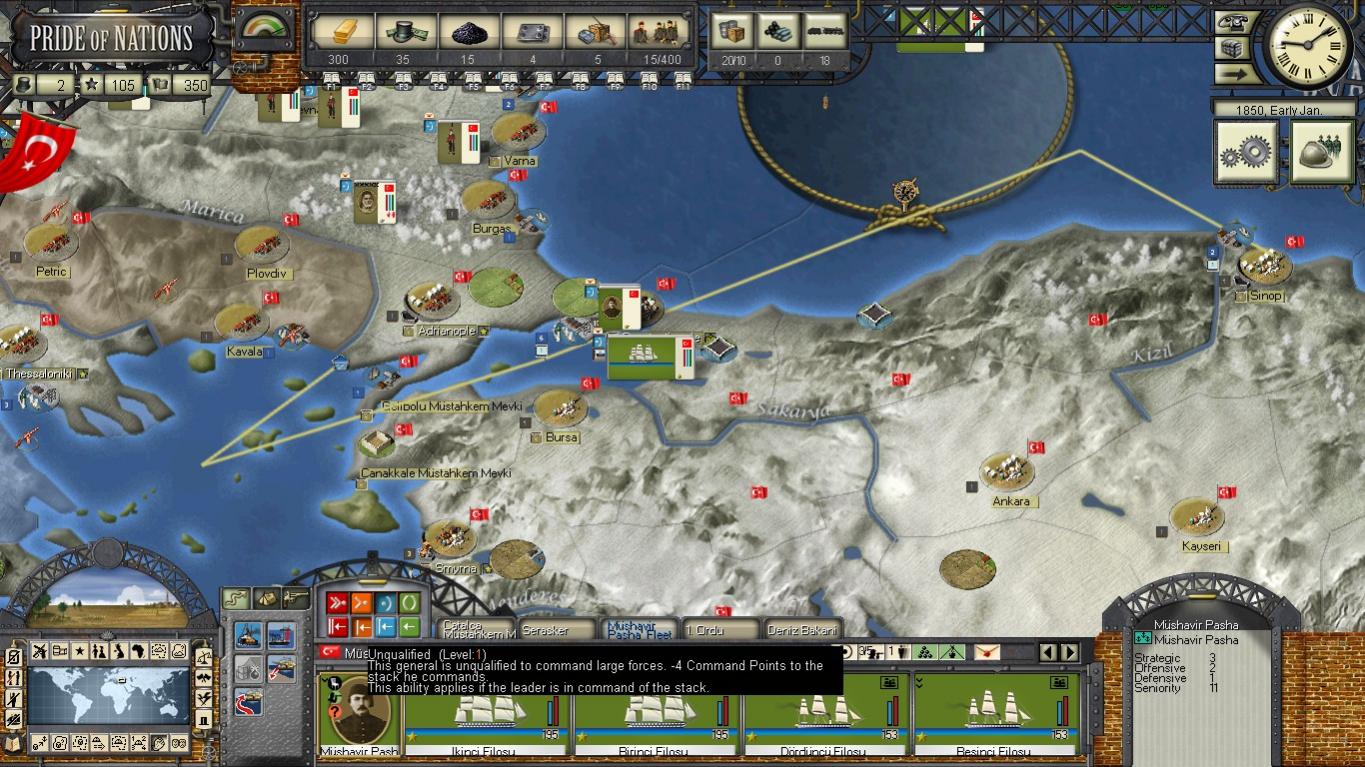1365x767 pixels.
Task: Select the Ikinci Filosu ship unit
Action: [x=487, y=714]
